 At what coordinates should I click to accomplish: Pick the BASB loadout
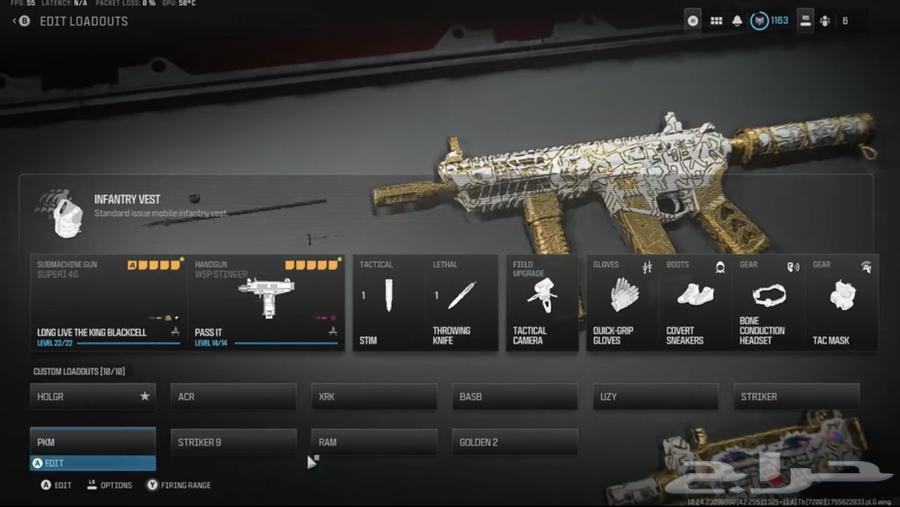coord(515,397)
